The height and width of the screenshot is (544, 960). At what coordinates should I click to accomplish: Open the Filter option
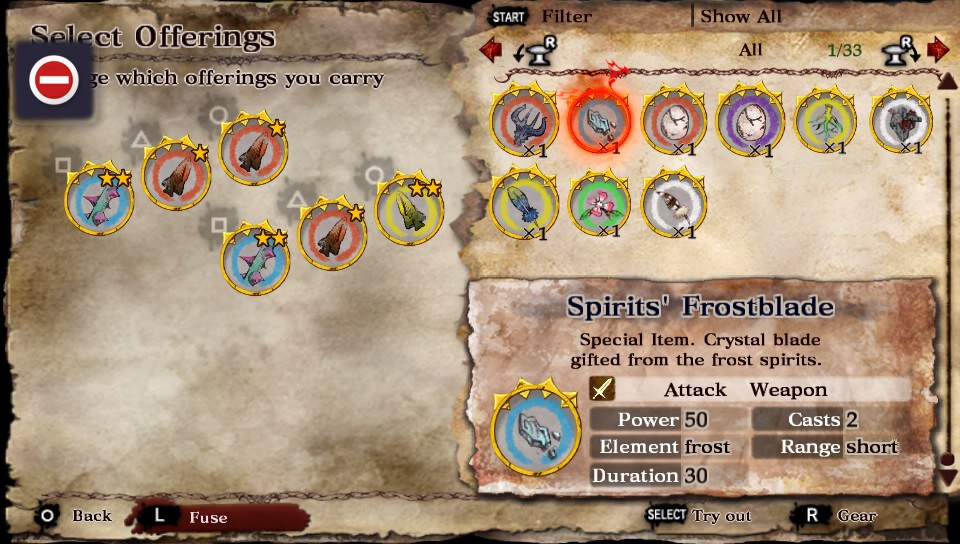(566, 16)
